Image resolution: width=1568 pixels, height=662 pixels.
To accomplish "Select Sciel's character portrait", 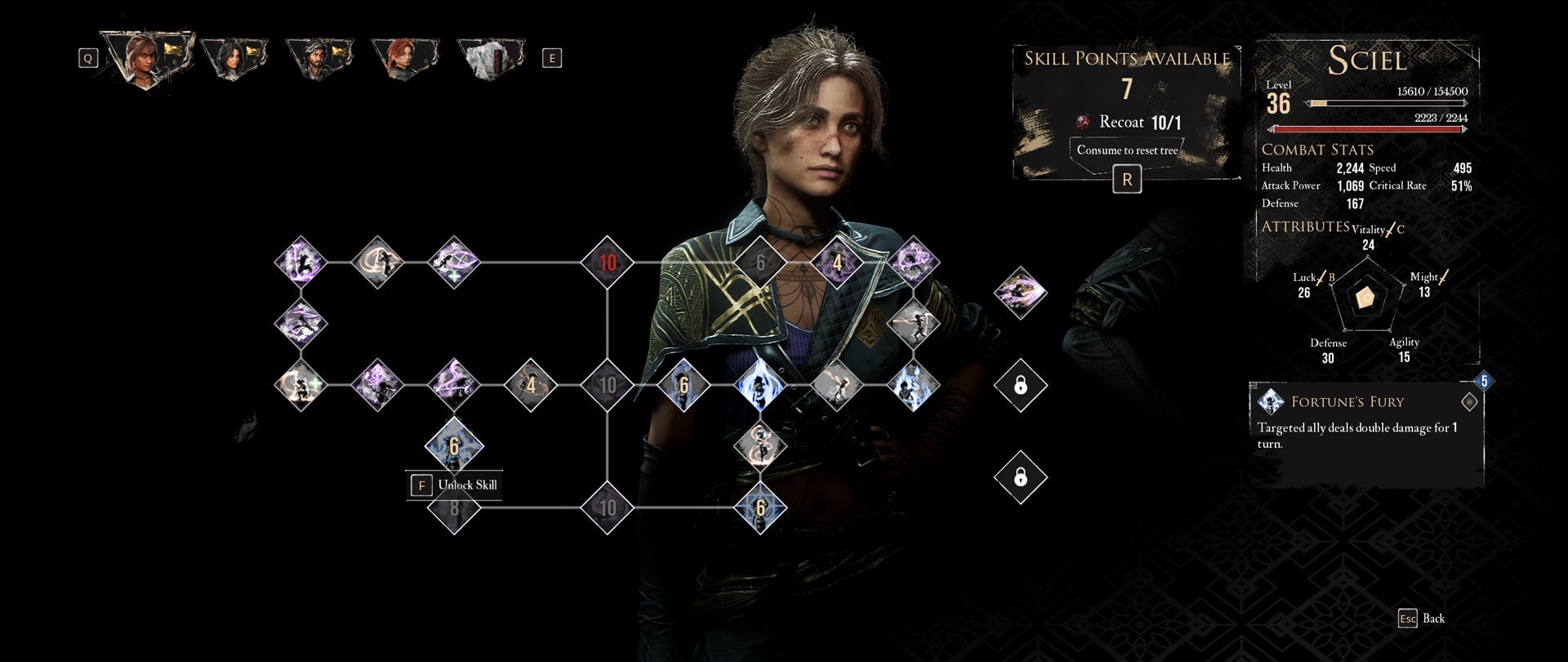I will click(x=145, y=57).
